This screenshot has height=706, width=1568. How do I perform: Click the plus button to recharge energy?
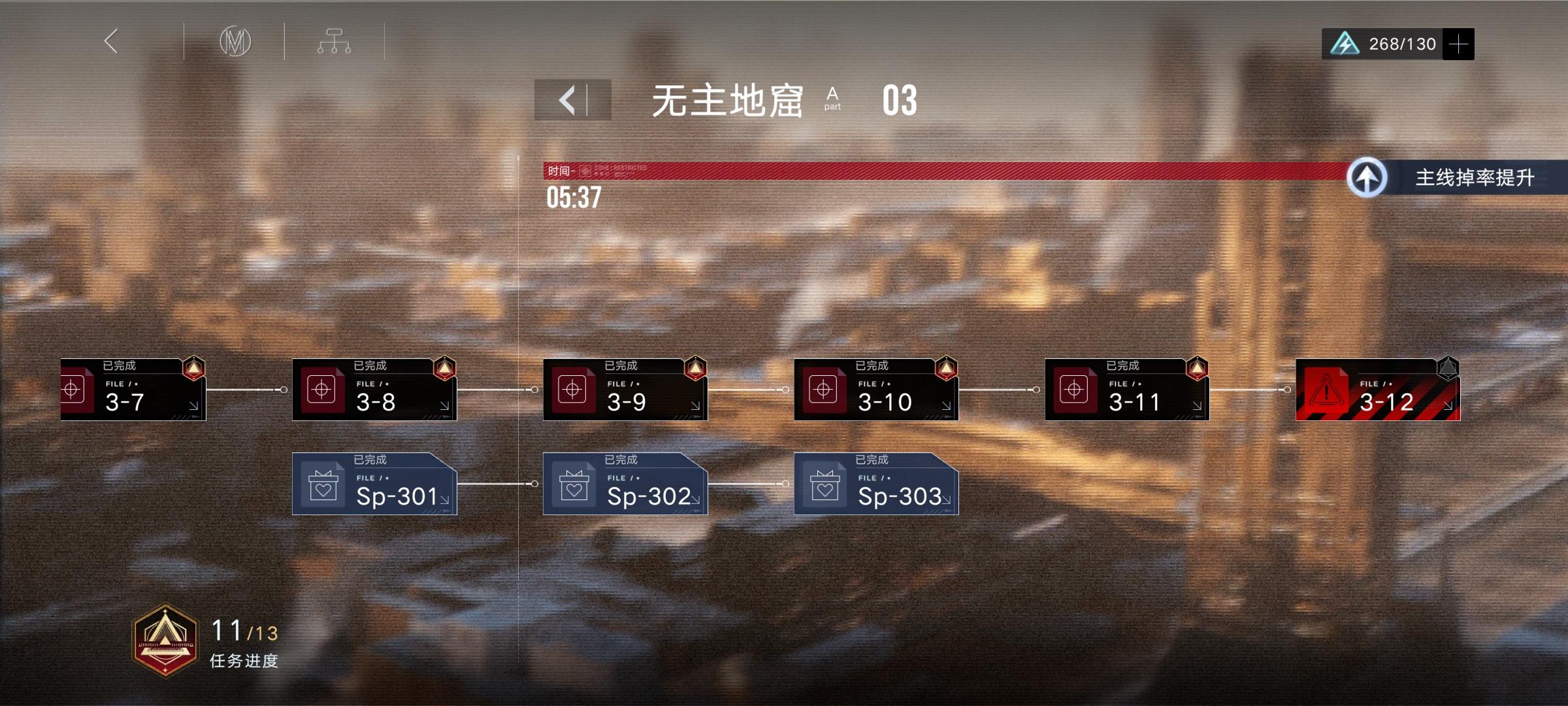[x=1459, y=43]
